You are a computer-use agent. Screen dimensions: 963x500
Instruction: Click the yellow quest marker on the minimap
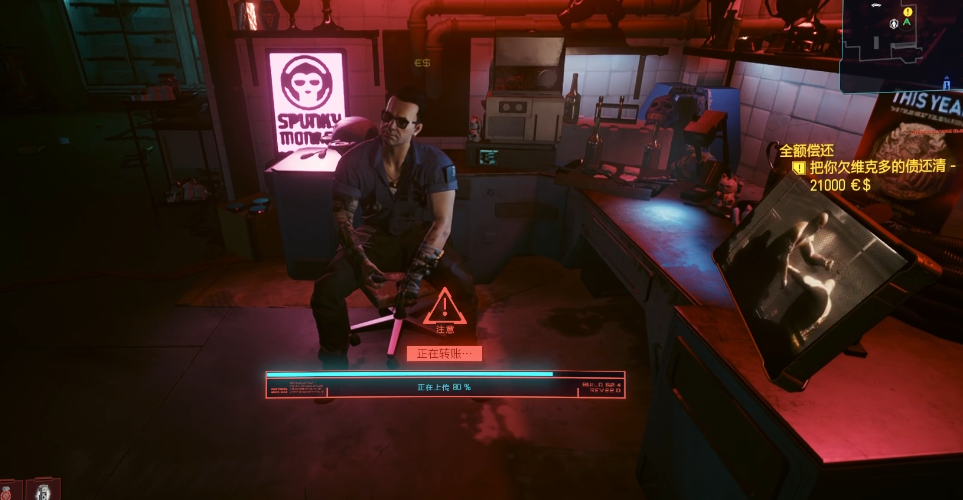click(x=908, y=12)
